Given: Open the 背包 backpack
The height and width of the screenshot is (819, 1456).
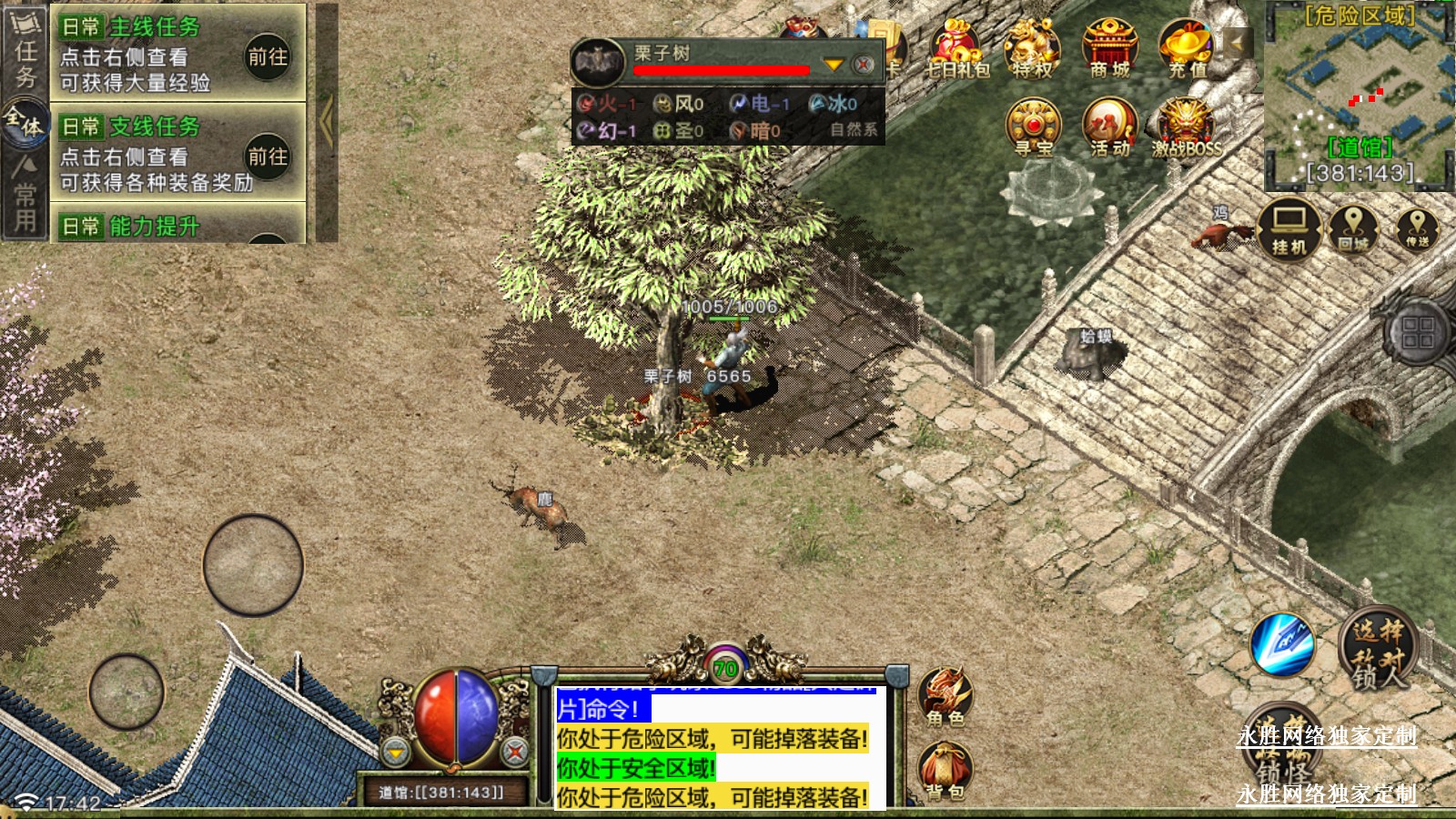Looking at the screenshot, I should [x=945, y=771].
